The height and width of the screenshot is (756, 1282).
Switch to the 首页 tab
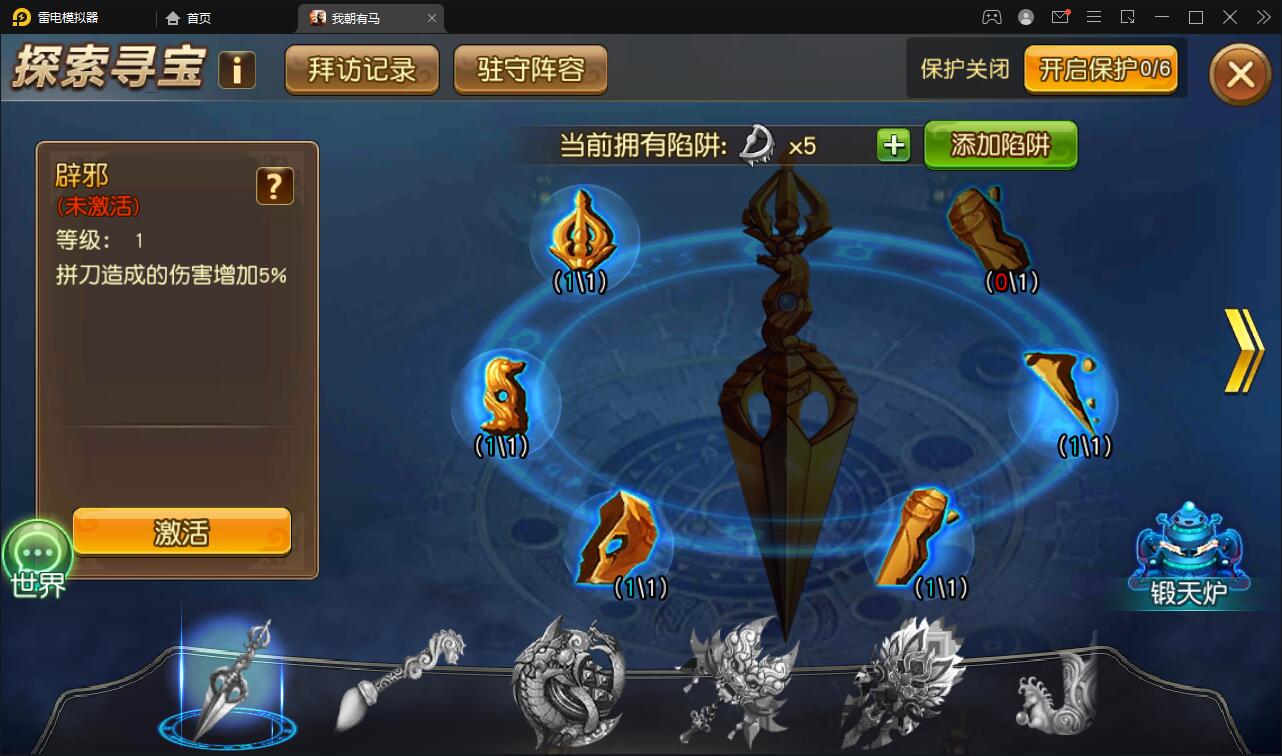click(190, 17)
